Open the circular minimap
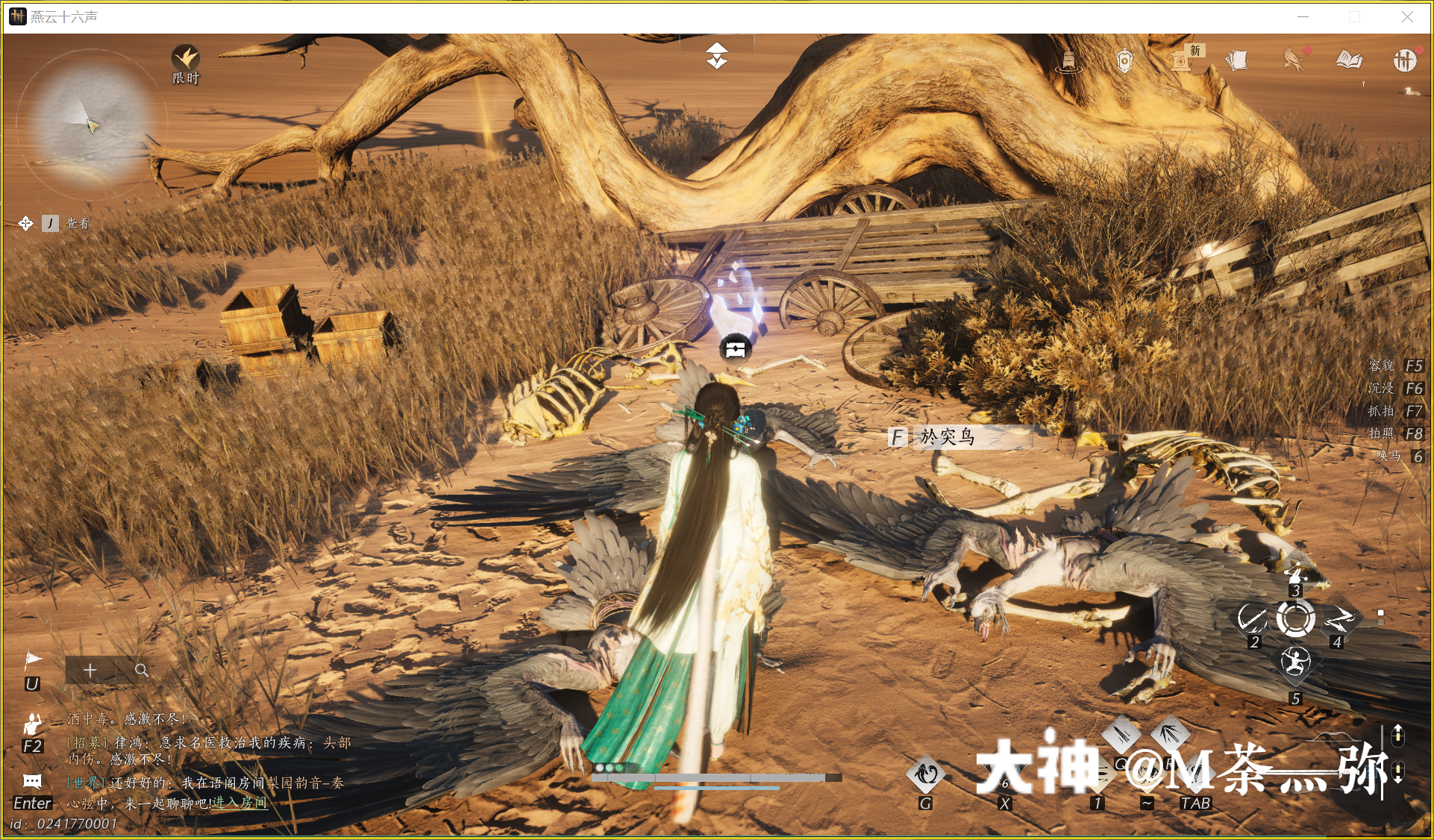Screen dimensions: 1434x840 [88, 123]
